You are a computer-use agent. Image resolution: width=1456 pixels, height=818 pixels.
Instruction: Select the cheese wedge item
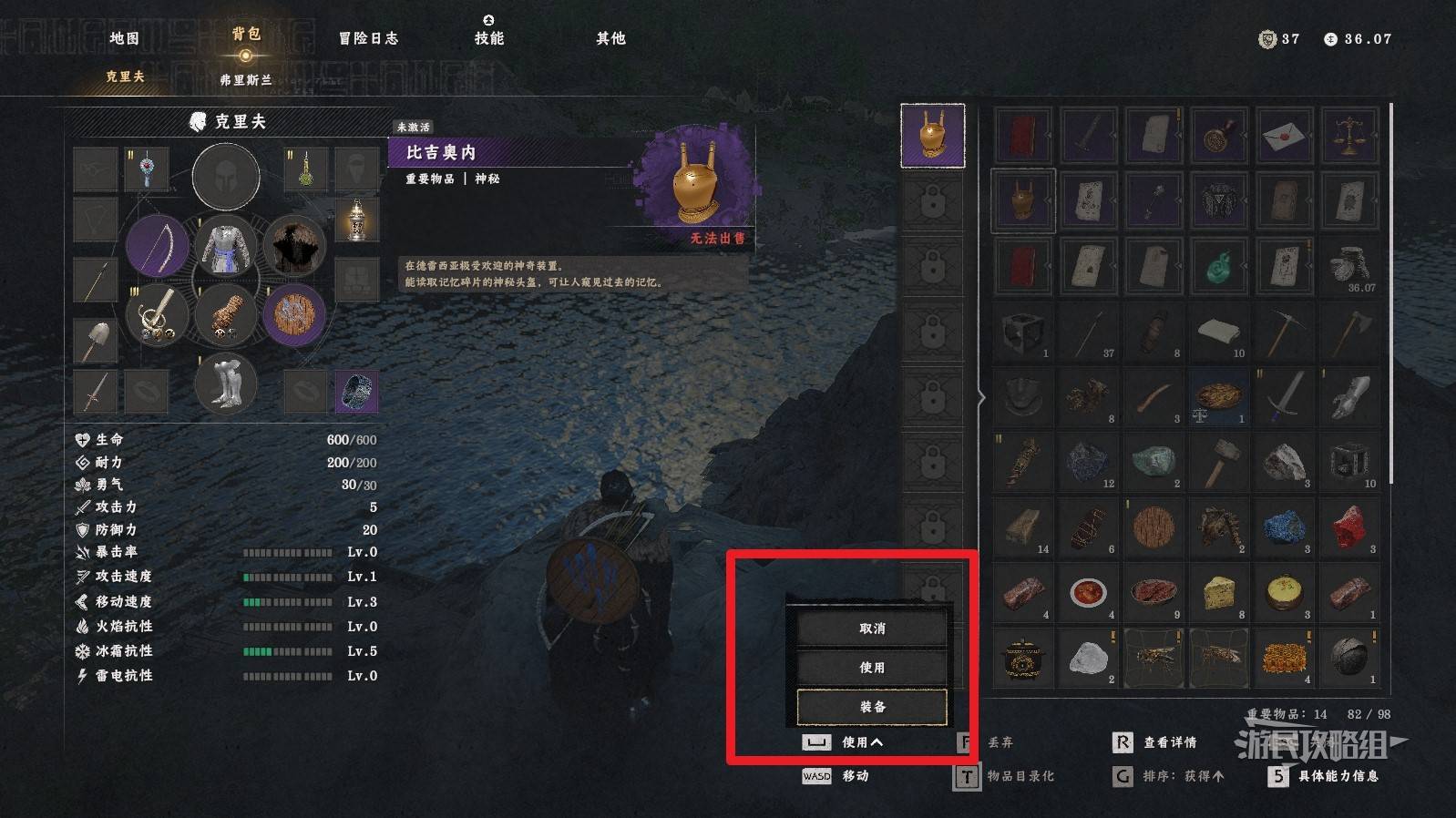tap(1219, 593)
